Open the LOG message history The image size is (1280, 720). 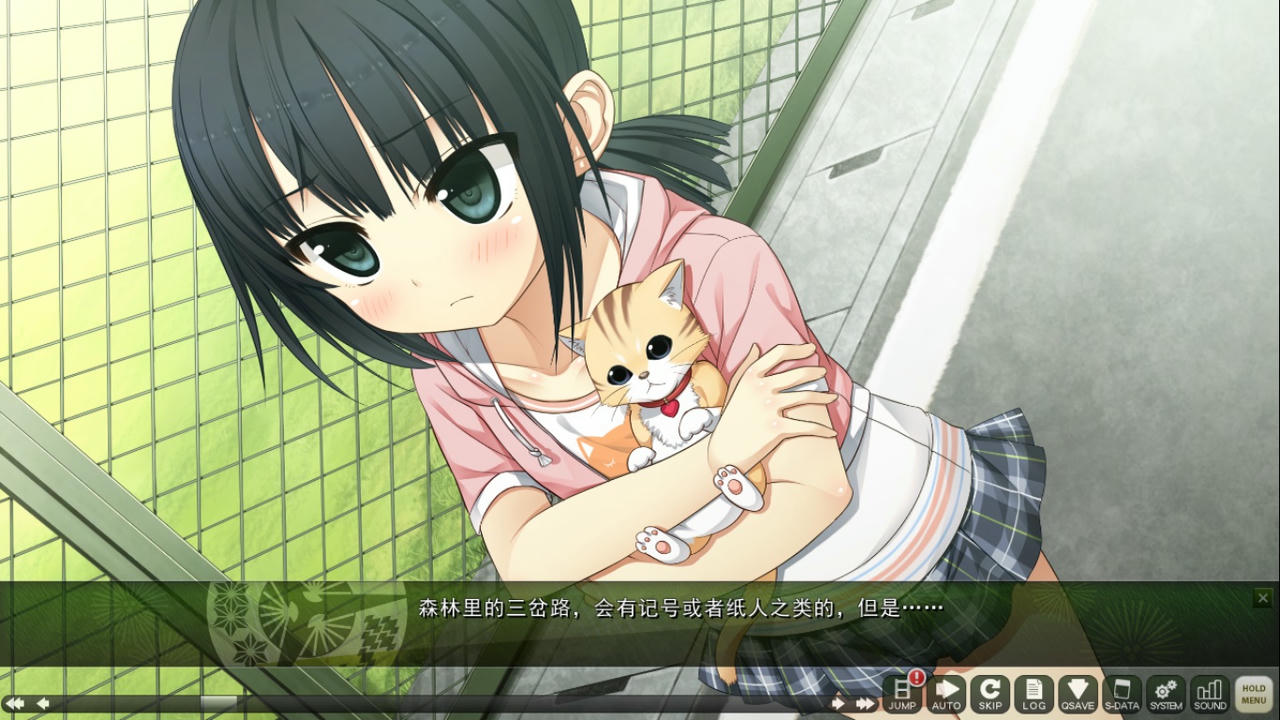point(1033,692)
